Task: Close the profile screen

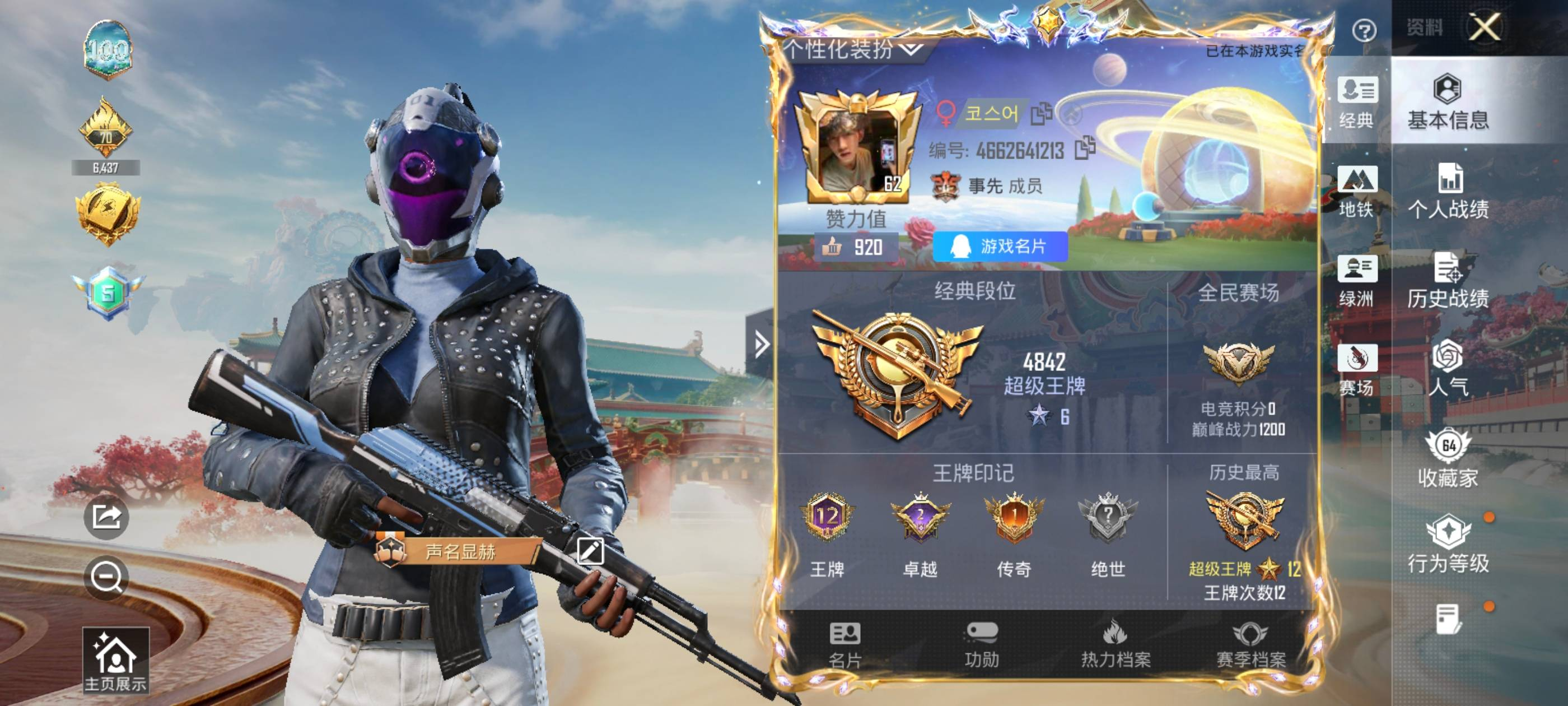Action: coord(1484,27)
